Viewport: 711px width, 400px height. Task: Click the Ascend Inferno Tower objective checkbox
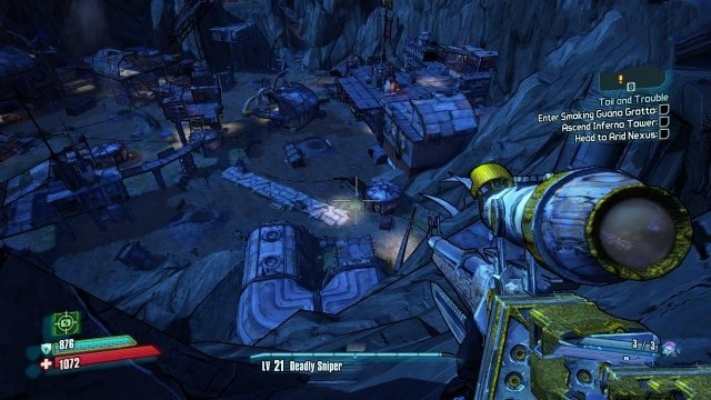coord(664,123)
